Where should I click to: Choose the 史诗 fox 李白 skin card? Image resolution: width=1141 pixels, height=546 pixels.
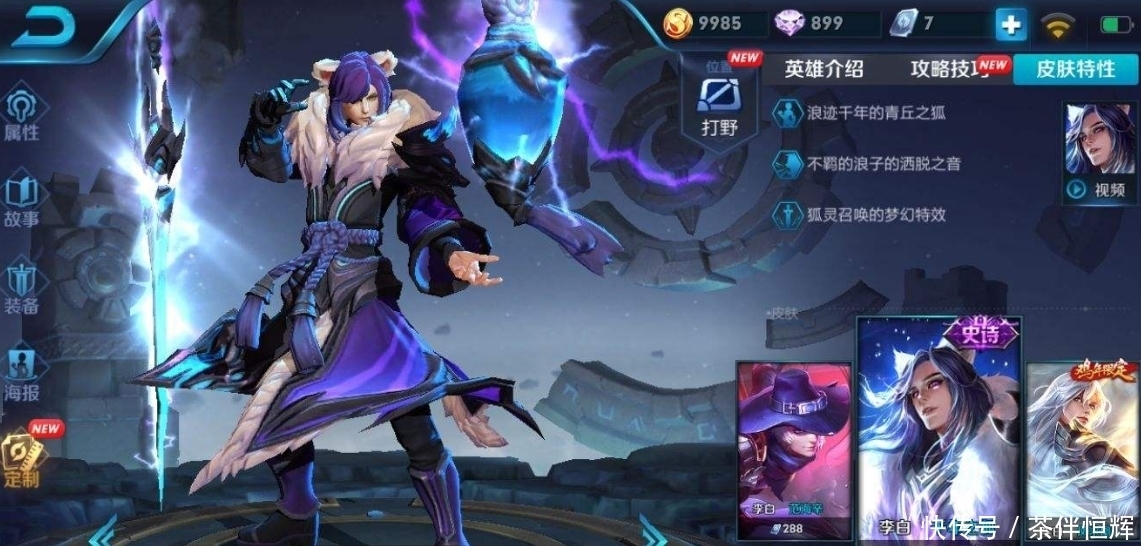[938, 430]
